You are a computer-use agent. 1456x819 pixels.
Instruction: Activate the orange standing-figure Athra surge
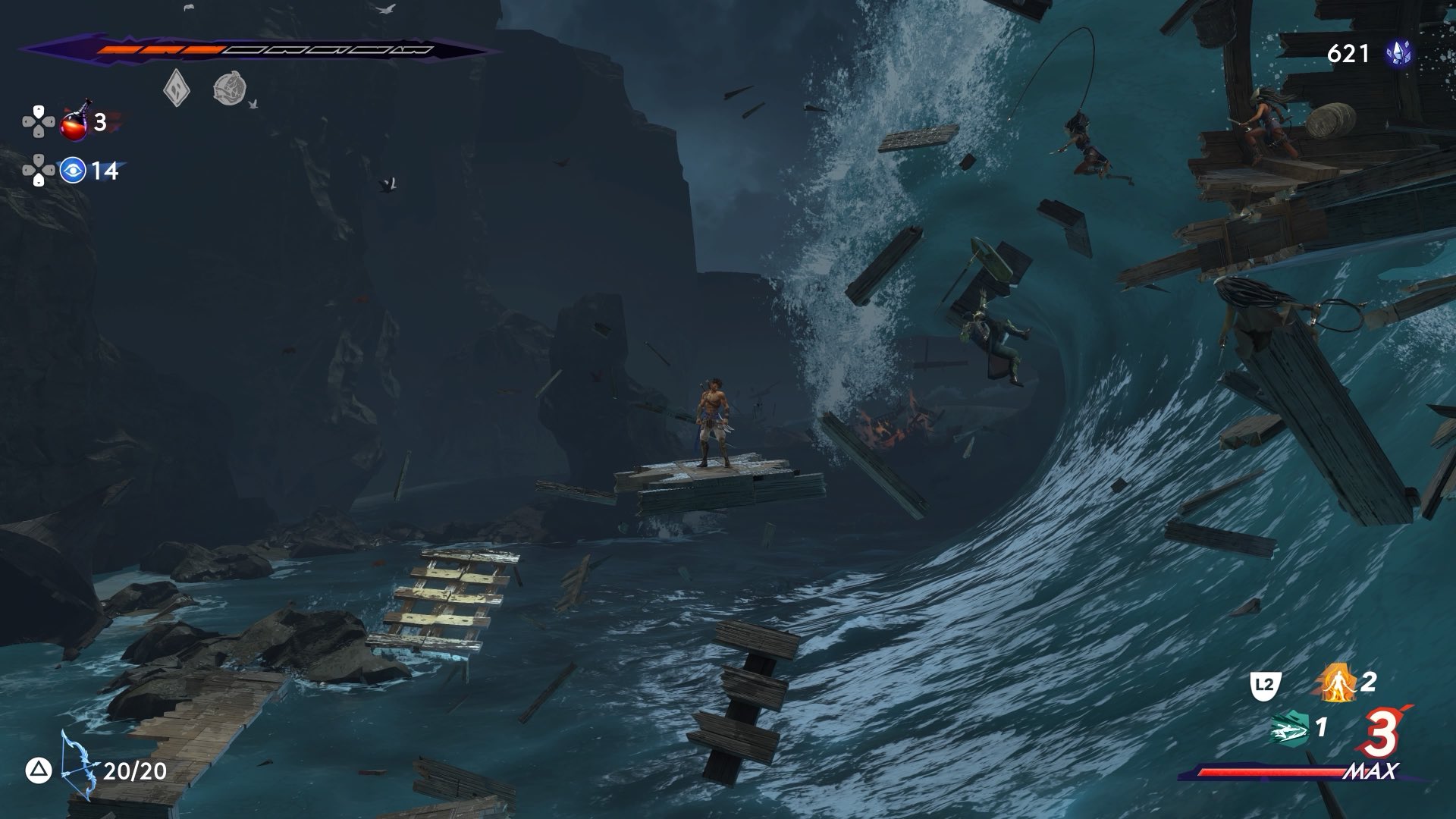click(x=1335, y=683)
